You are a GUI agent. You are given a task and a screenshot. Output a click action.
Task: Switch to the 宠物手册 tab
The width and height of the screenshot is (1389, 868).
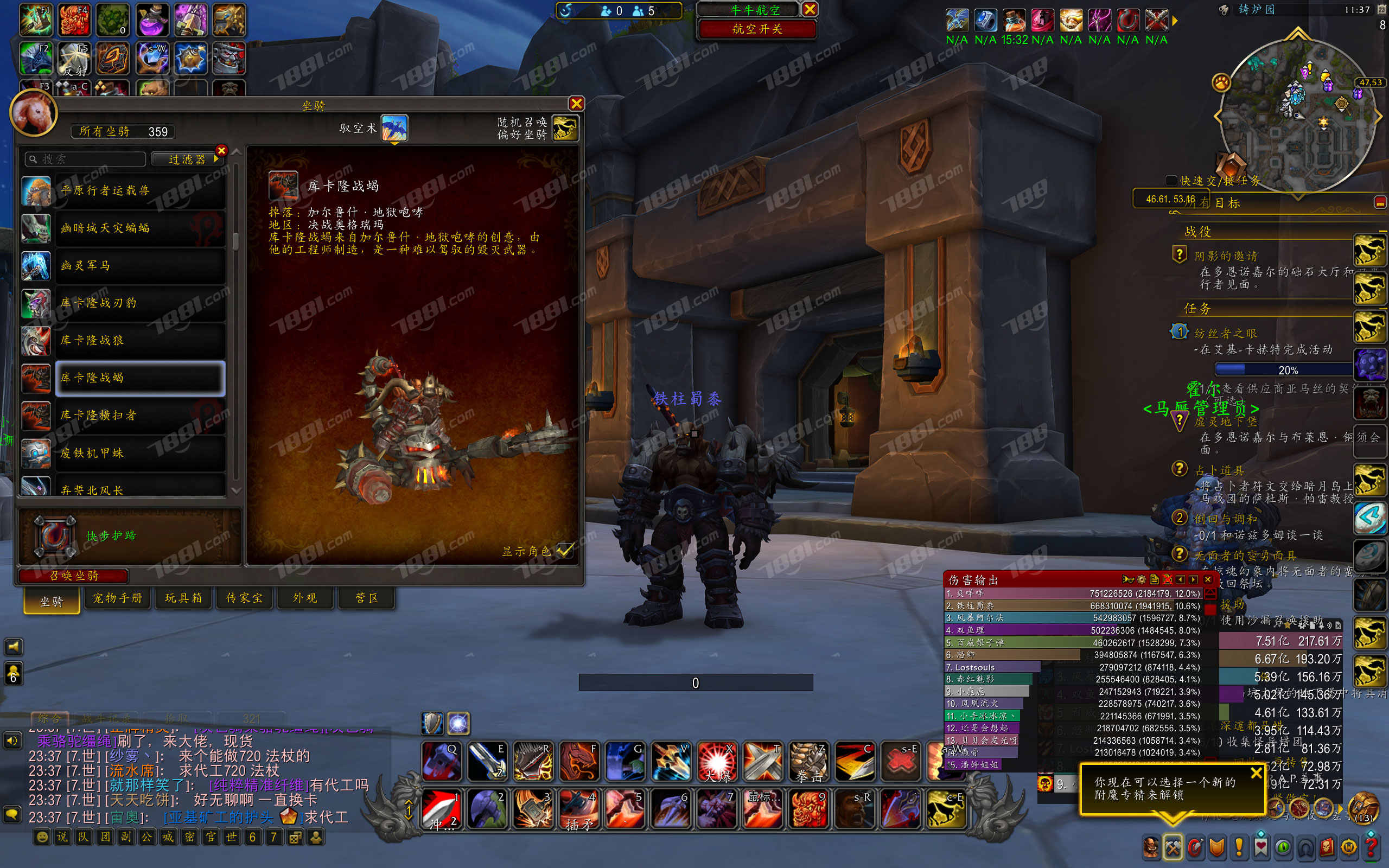(118, 598)
